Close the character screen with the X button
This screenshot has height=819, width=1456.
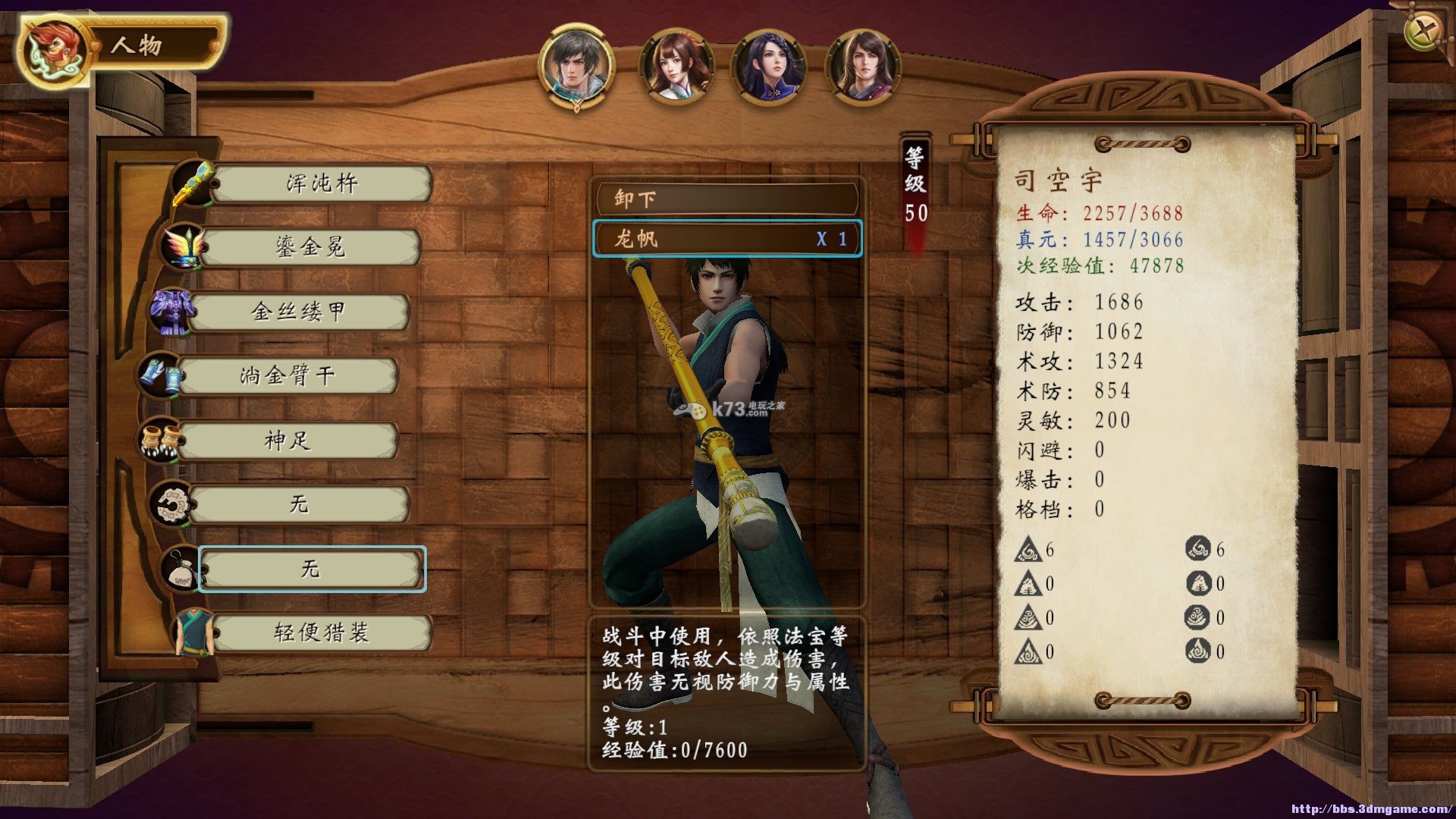[x=1424, y=31]
